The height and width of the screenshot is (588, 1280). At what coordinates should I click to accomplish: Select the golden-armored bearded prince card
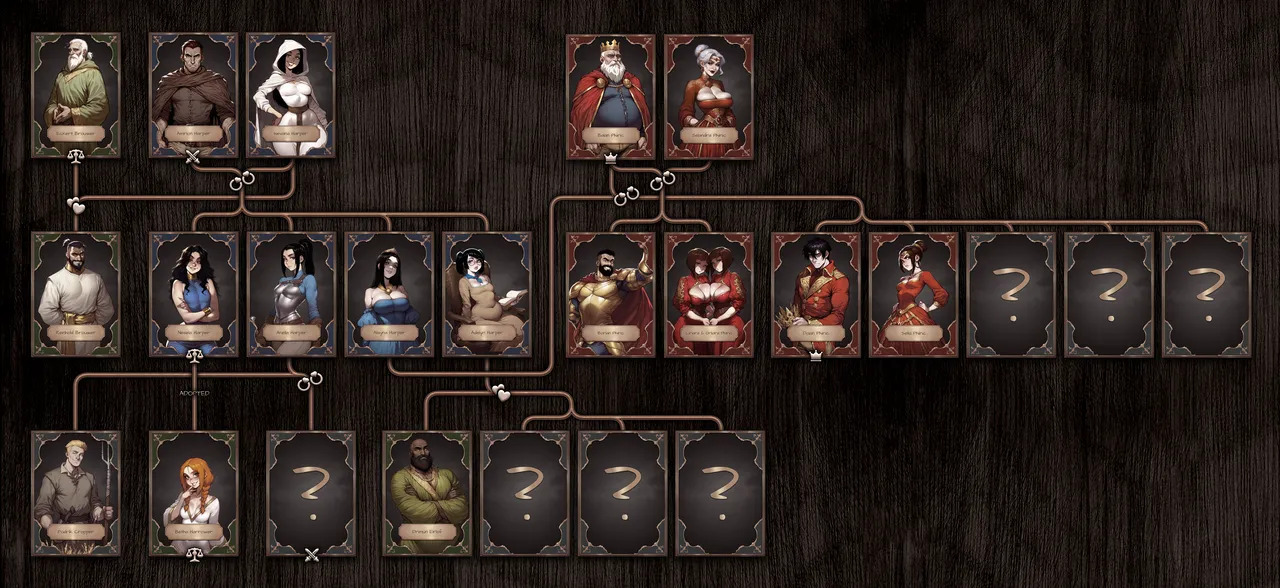610,294
